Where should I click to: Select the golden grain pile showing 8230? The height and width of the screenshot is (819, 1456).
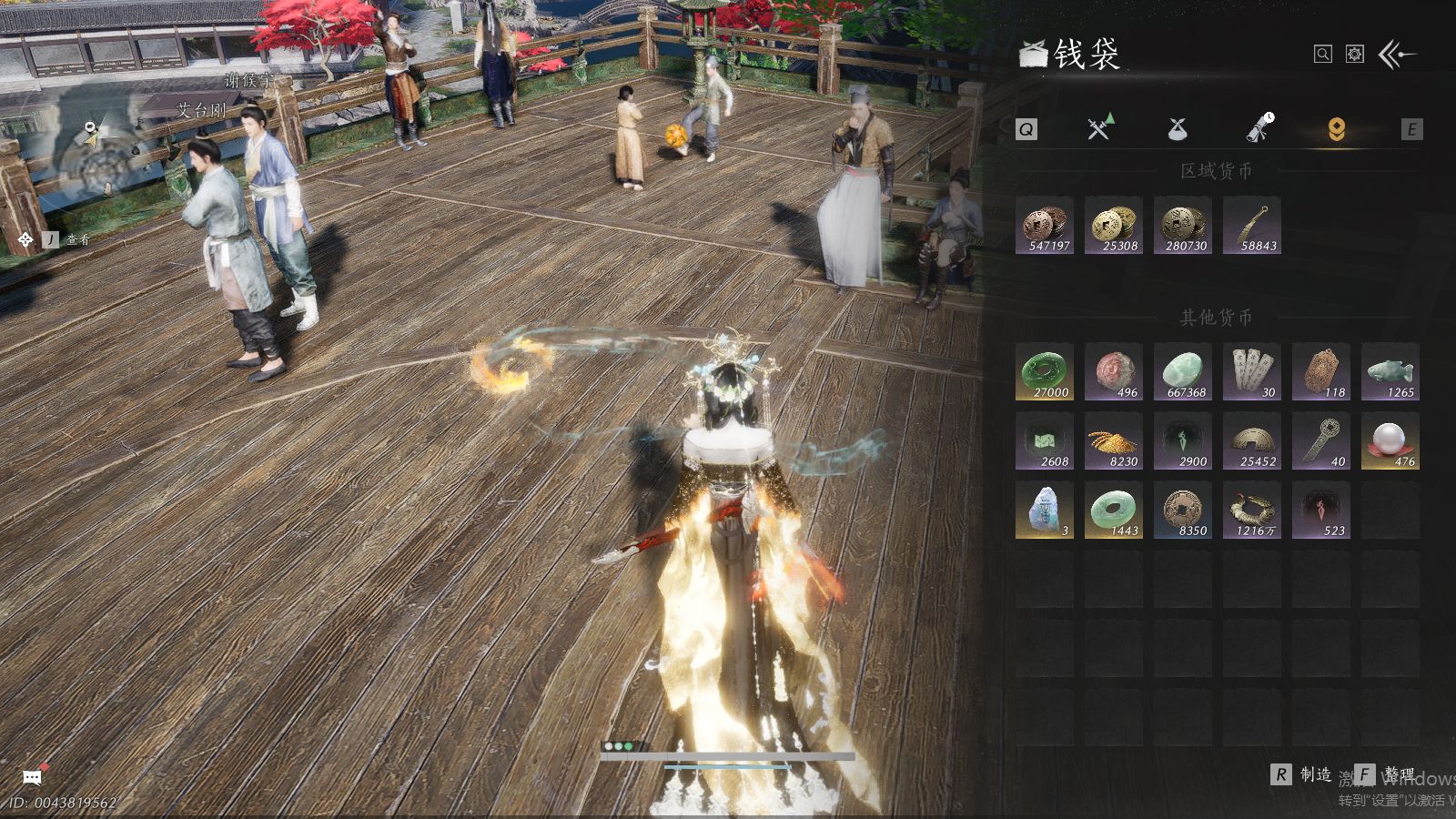(1114, 440)
